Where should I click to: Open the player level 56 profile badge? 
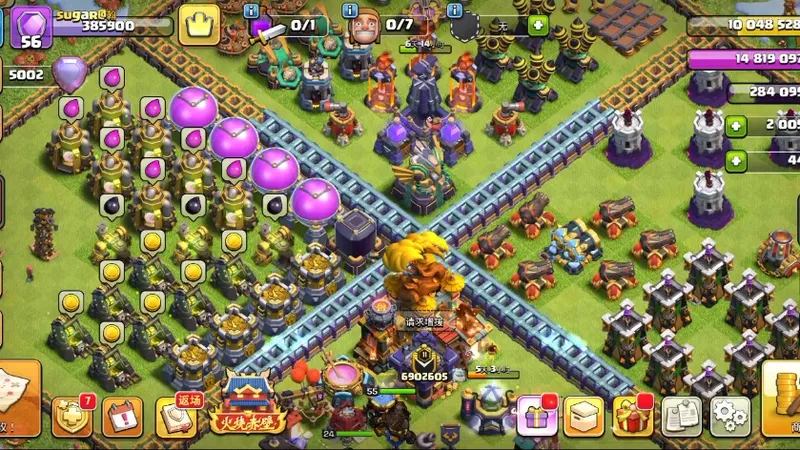coord(30,26)
